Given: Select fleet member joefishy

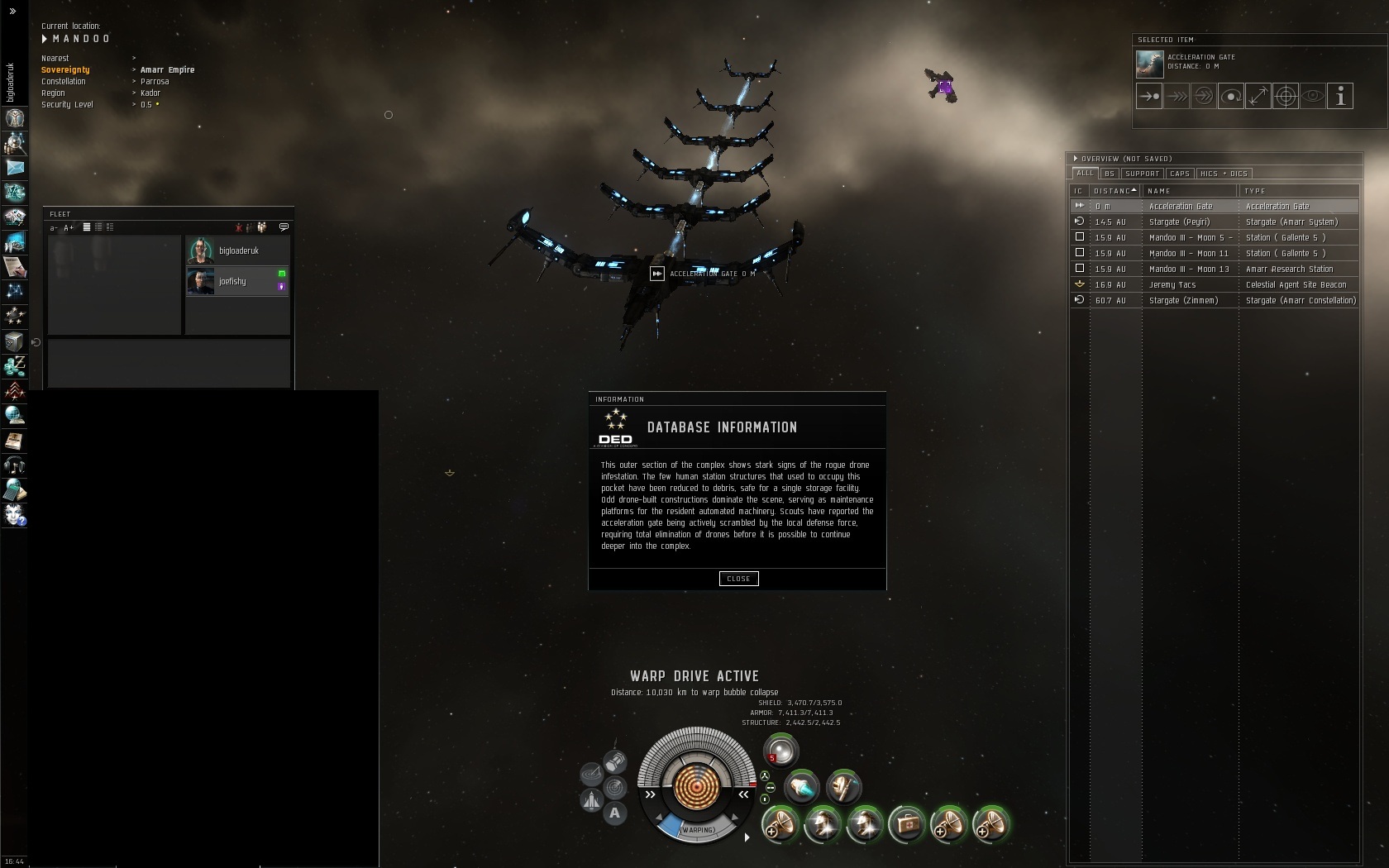Looking at the screenshot, I should pyautogui.click(x=232, y=282).
